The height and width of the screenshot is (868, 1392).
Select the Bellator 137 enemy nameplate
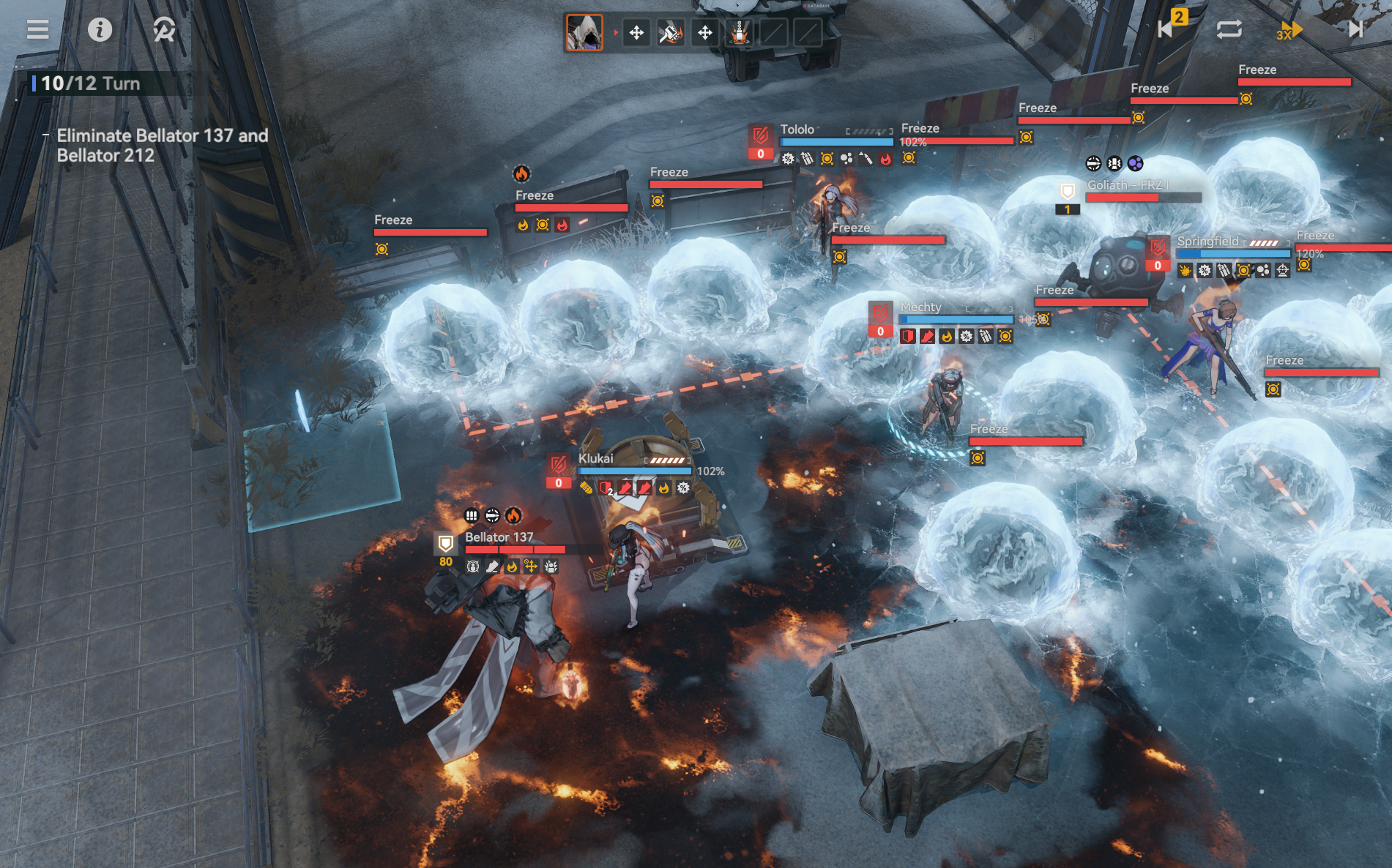499,537
